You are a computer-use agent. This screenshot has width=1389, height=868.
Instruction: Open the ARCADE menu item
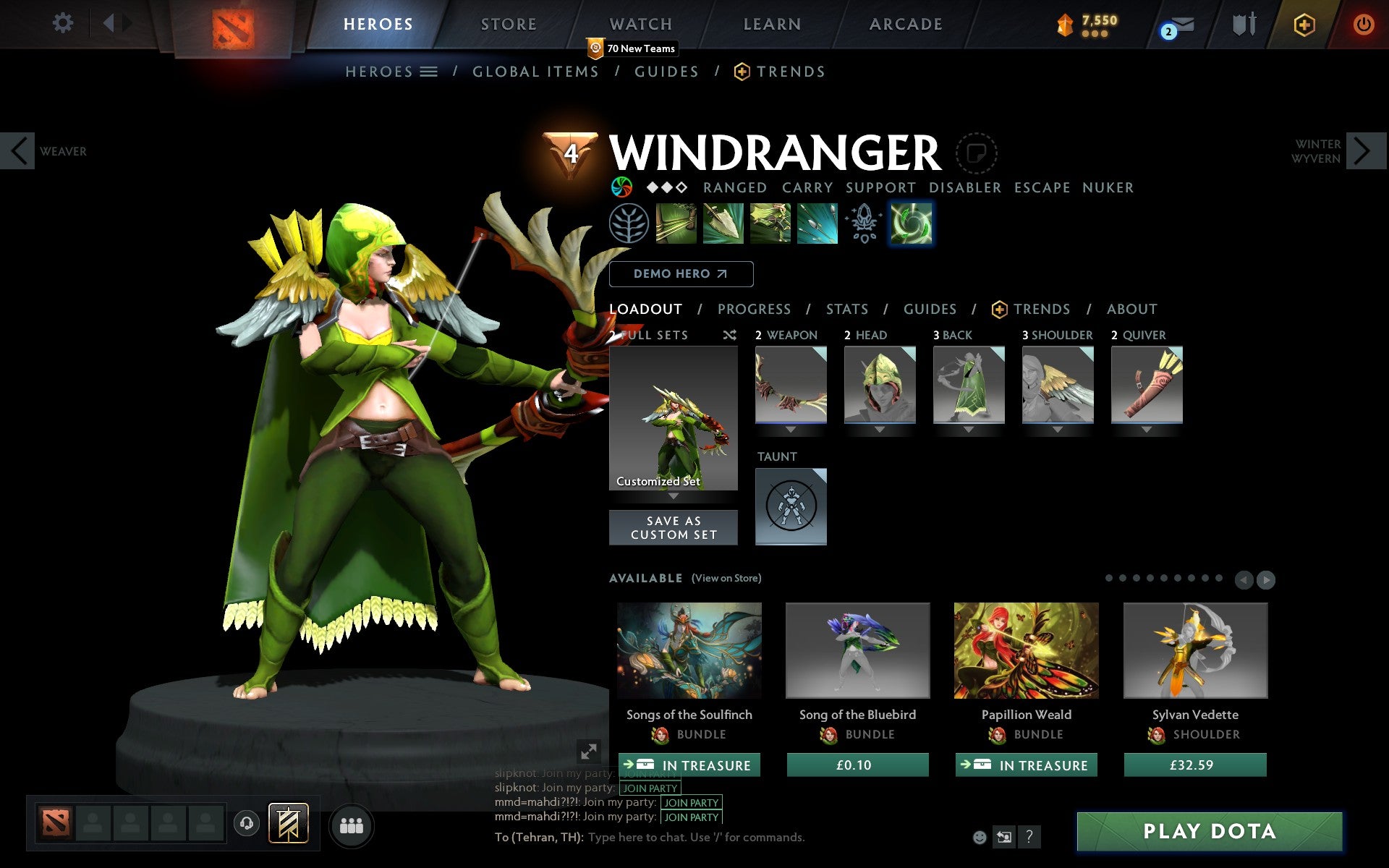(904, 23)
